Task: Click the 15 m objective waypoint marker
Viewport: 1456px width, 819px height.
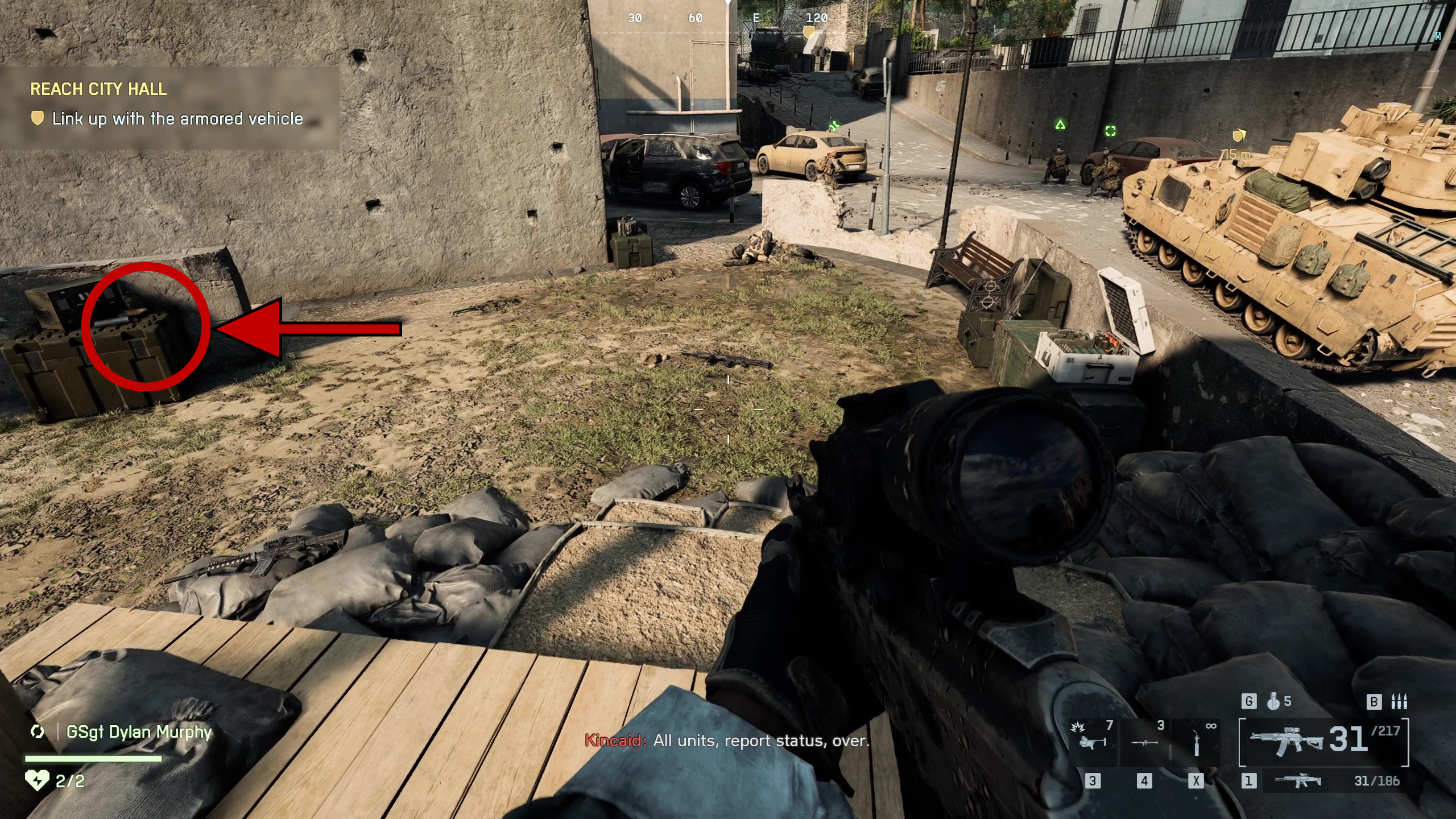Action: [1239, 135]
